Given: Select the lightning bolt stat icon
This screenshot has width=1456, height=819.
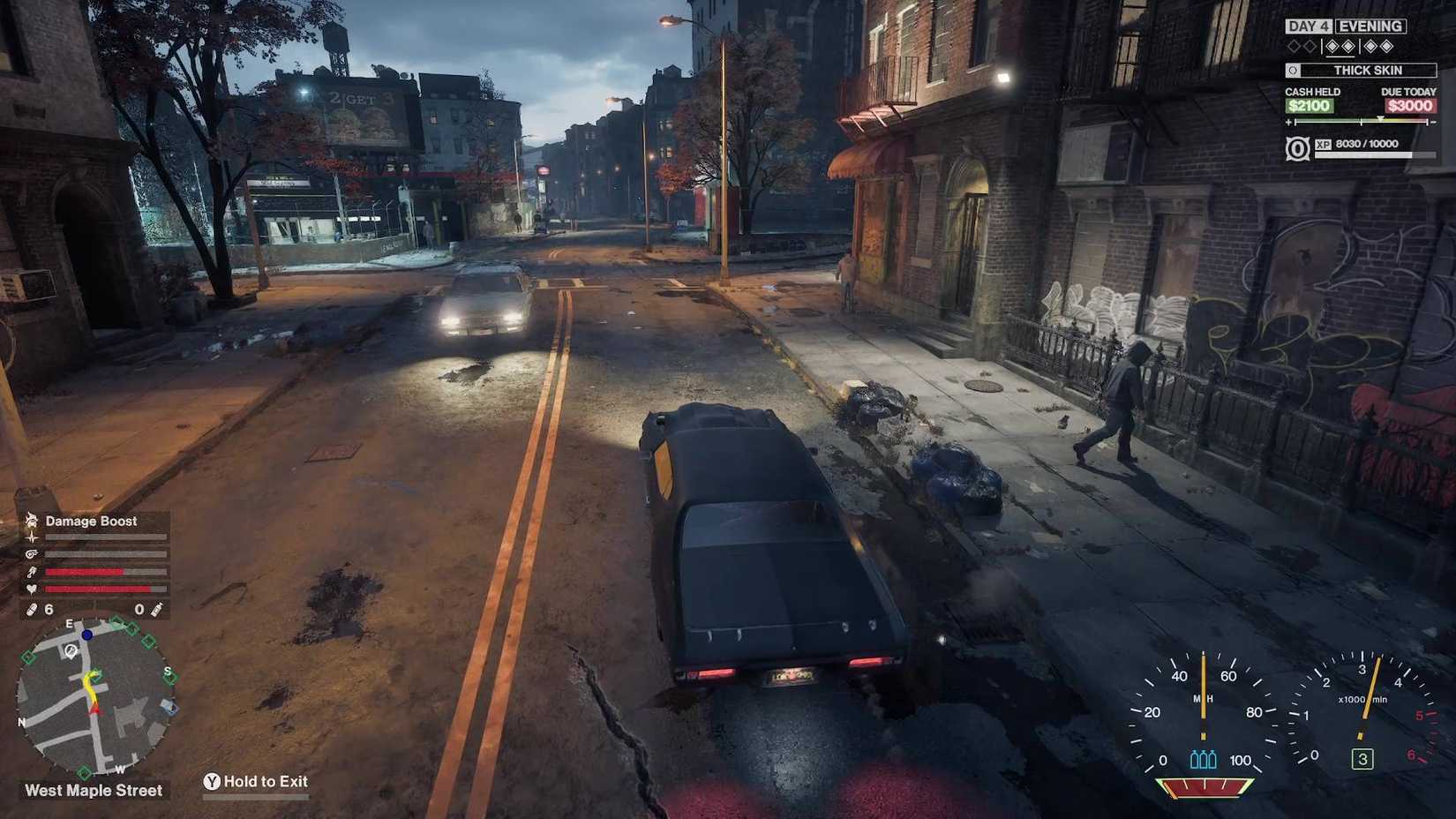Looking at the screenshot, I should (x=31, y=537).
